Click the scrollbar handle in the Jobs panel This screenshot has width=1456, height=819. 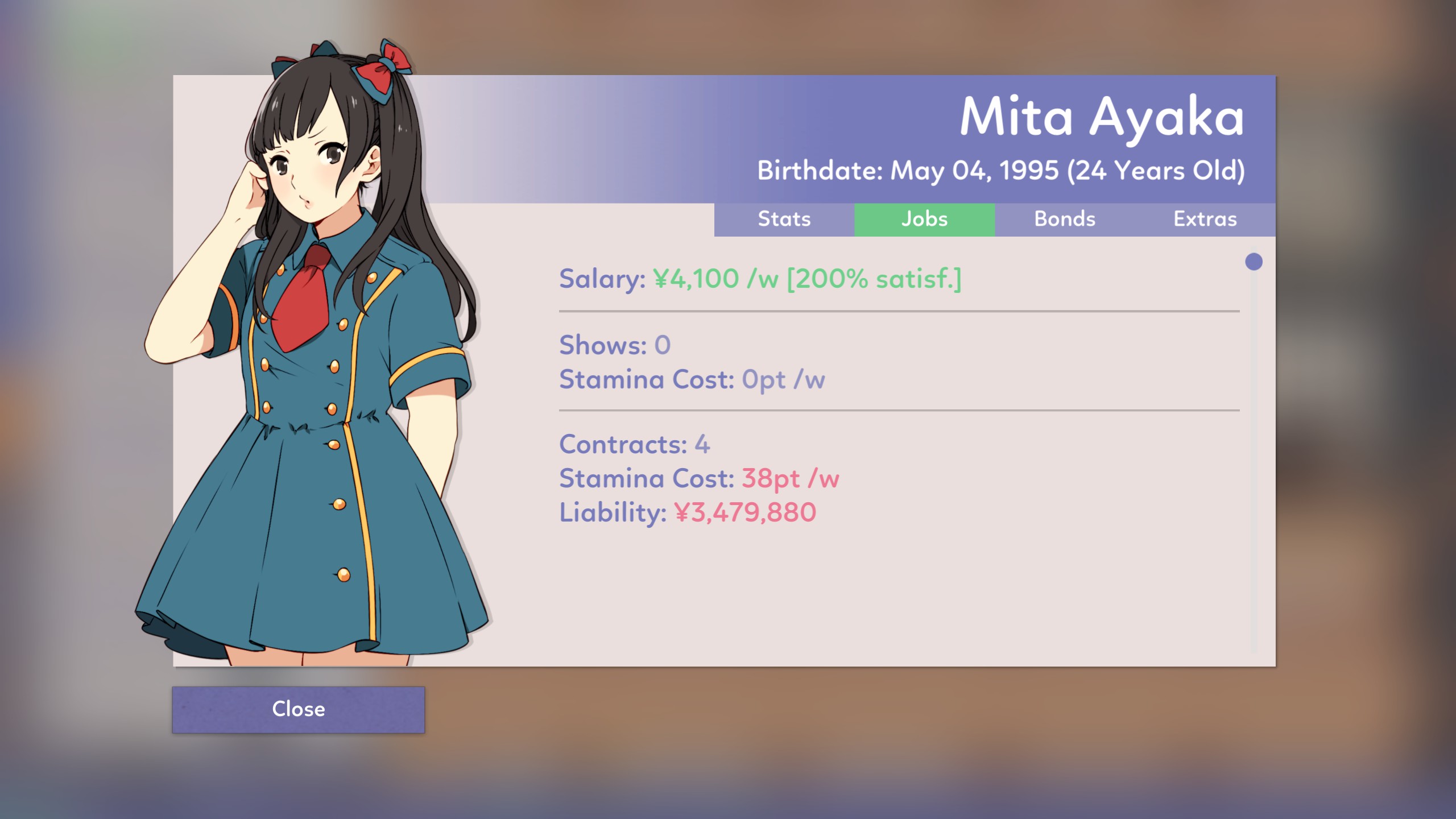point(1254,262)
